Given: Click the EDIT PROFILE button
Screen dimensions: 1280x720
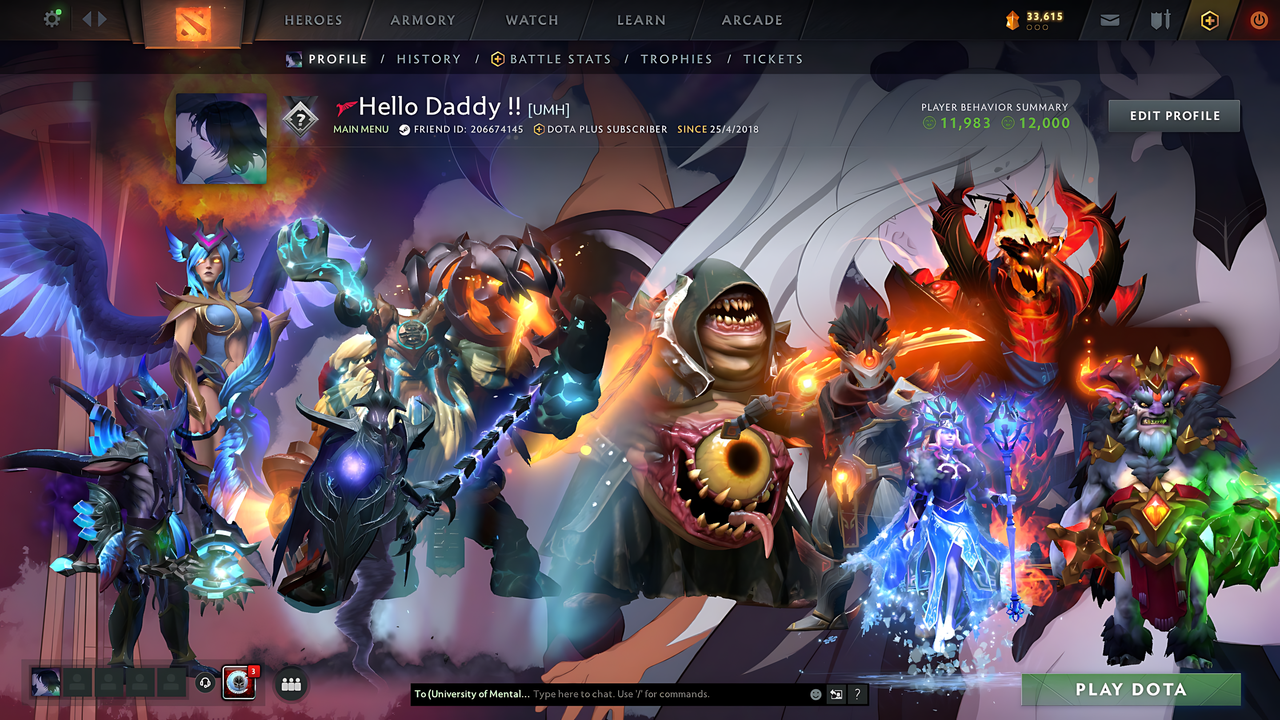Looking at the screenshot, I should tap(1173, 115).
